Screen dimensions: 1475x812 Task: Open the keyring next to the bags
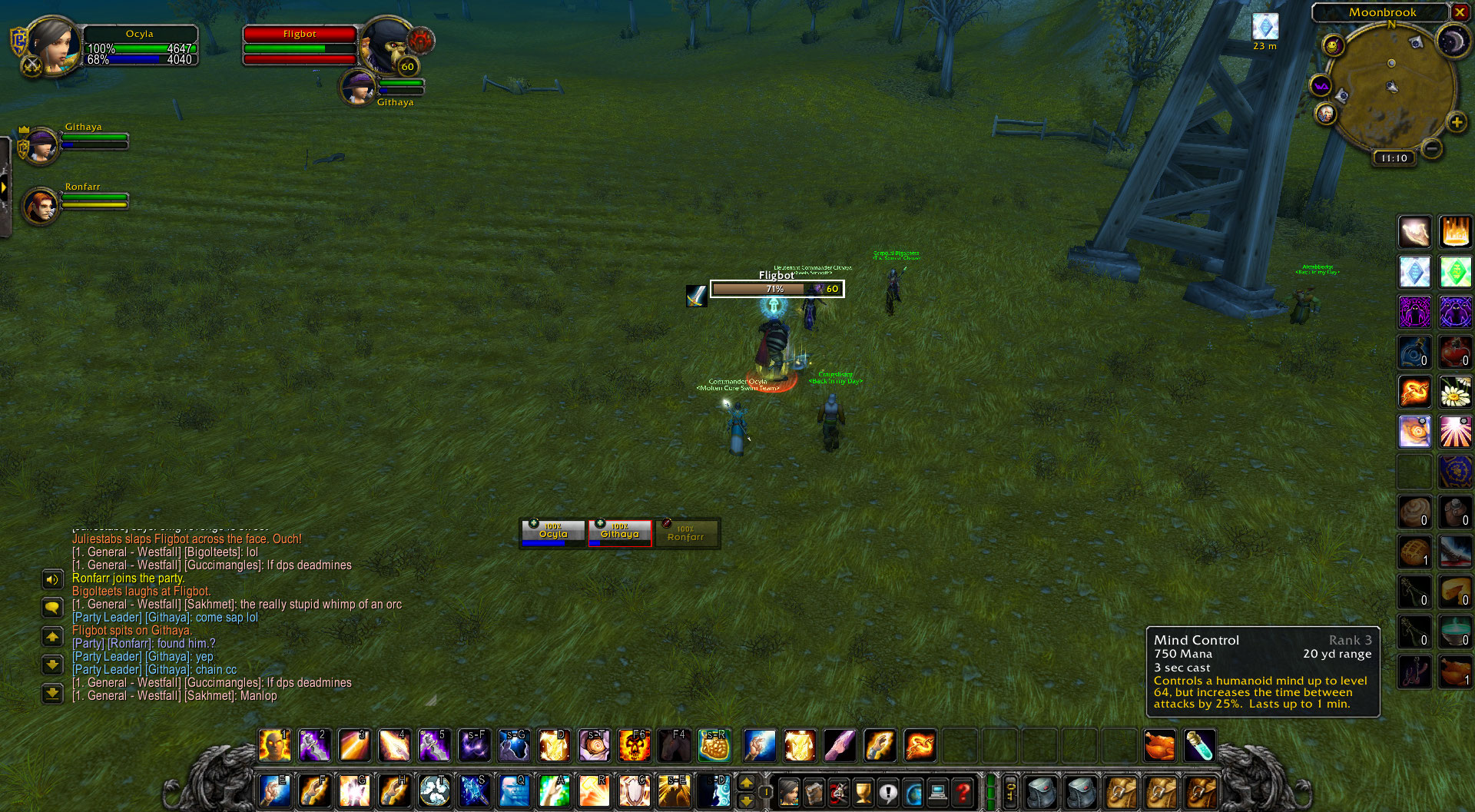tap(1011, 792)
